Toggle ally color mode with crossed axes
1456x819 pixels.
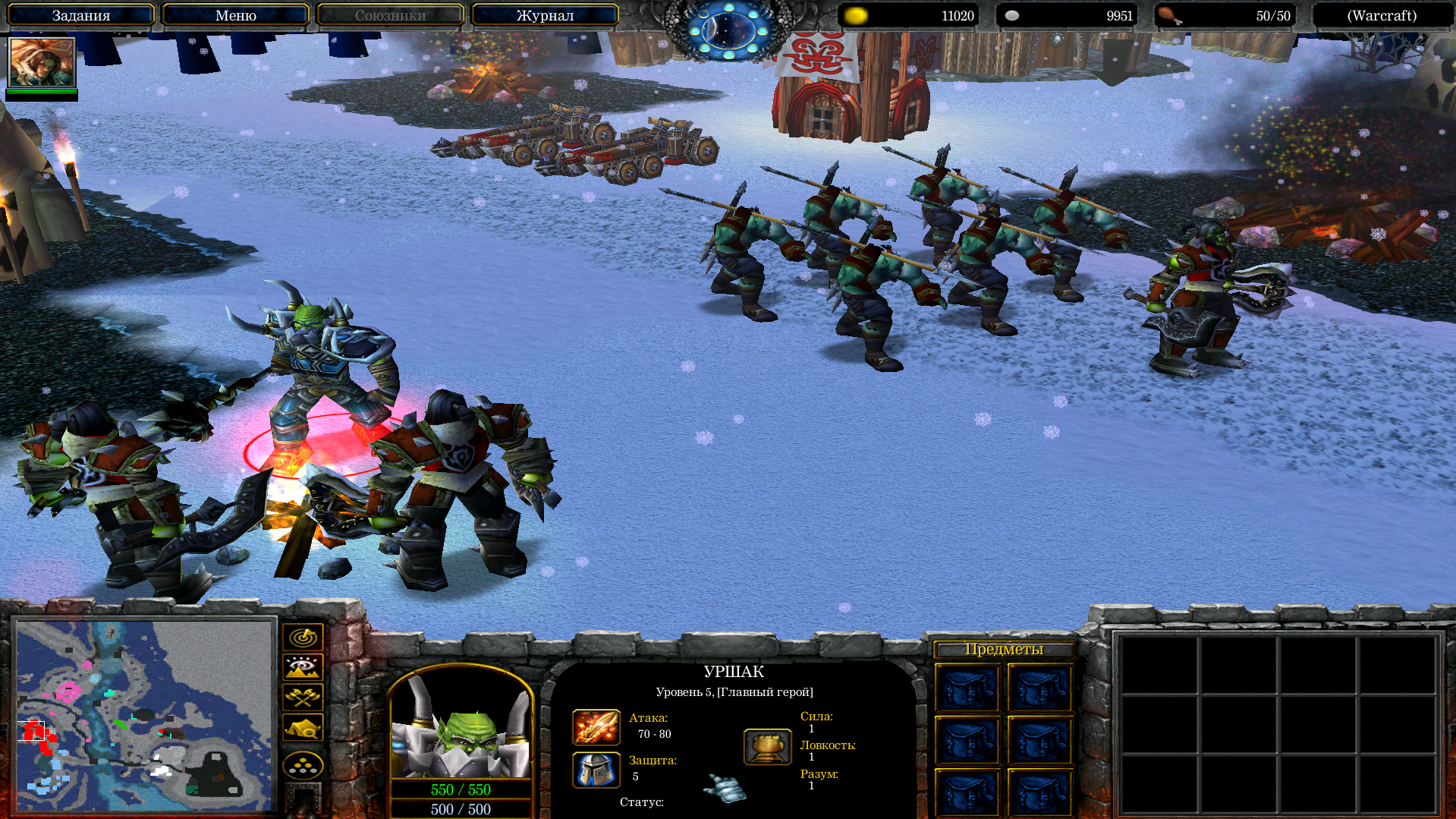click(303, 697)
